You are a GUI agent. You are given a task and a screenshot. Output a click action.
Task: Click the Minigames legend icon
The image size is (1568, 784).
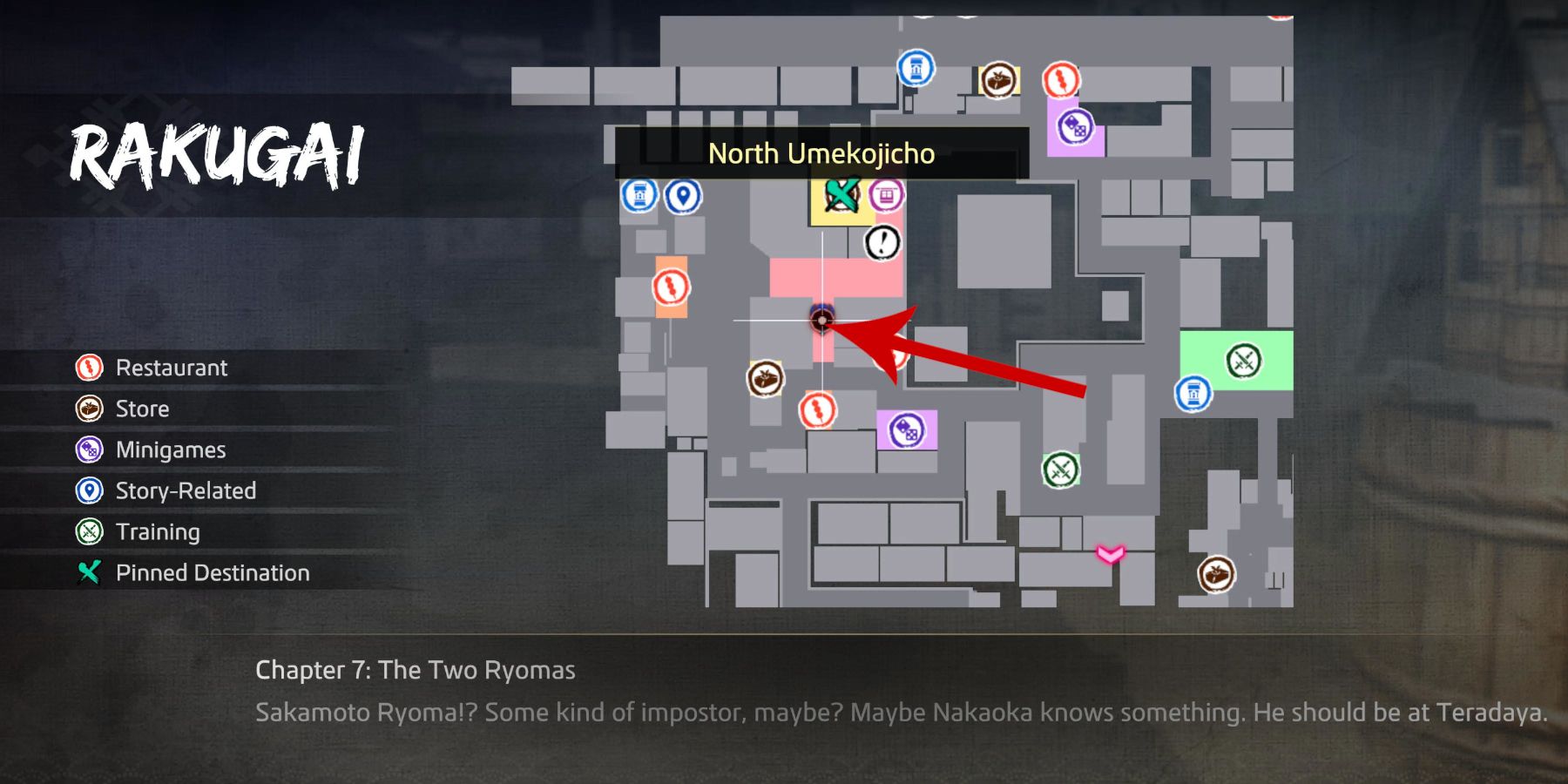click(88, 449)
